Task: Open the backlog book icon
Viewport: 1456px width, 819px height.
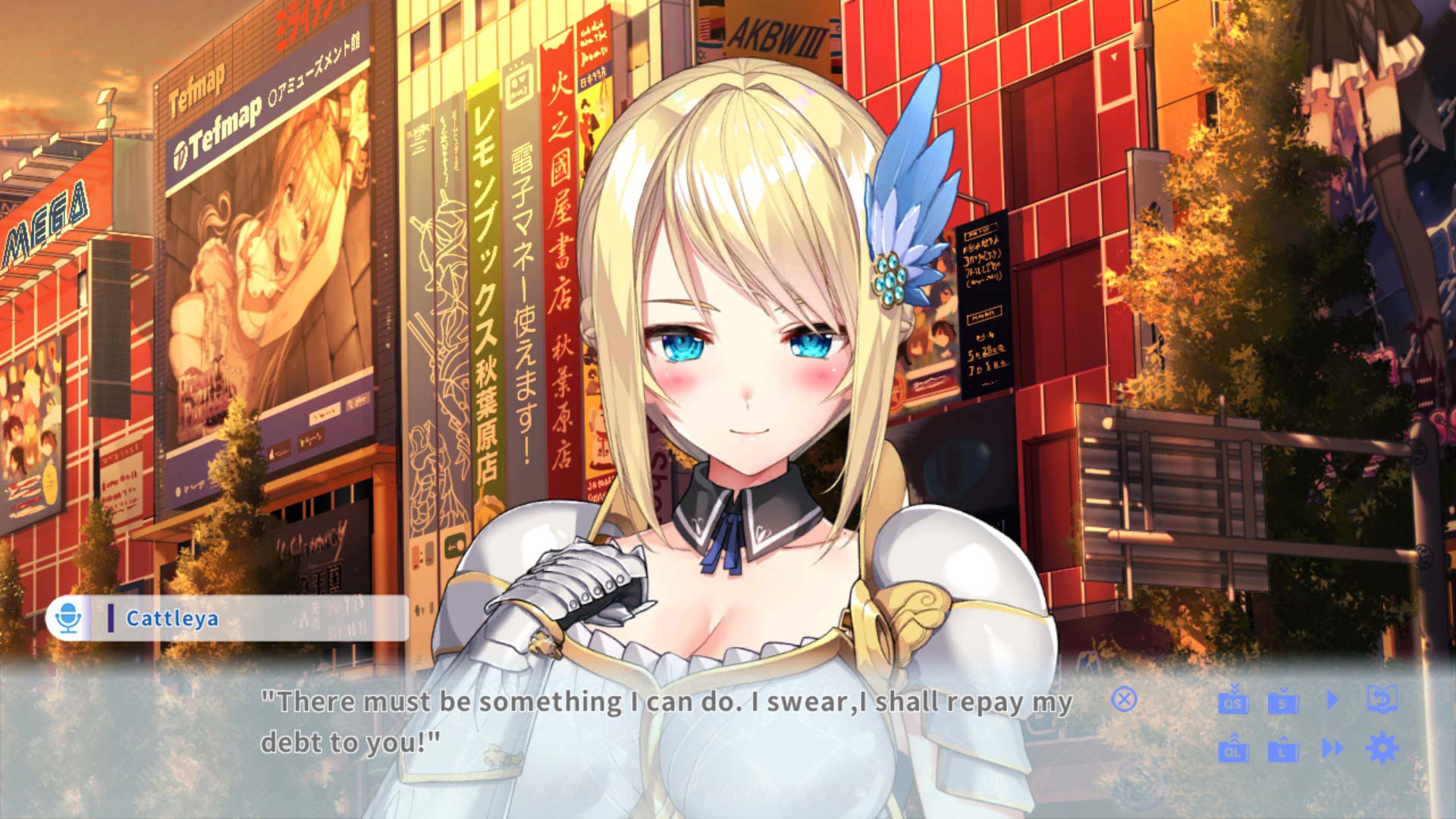Action: (x=1382, y=699)
